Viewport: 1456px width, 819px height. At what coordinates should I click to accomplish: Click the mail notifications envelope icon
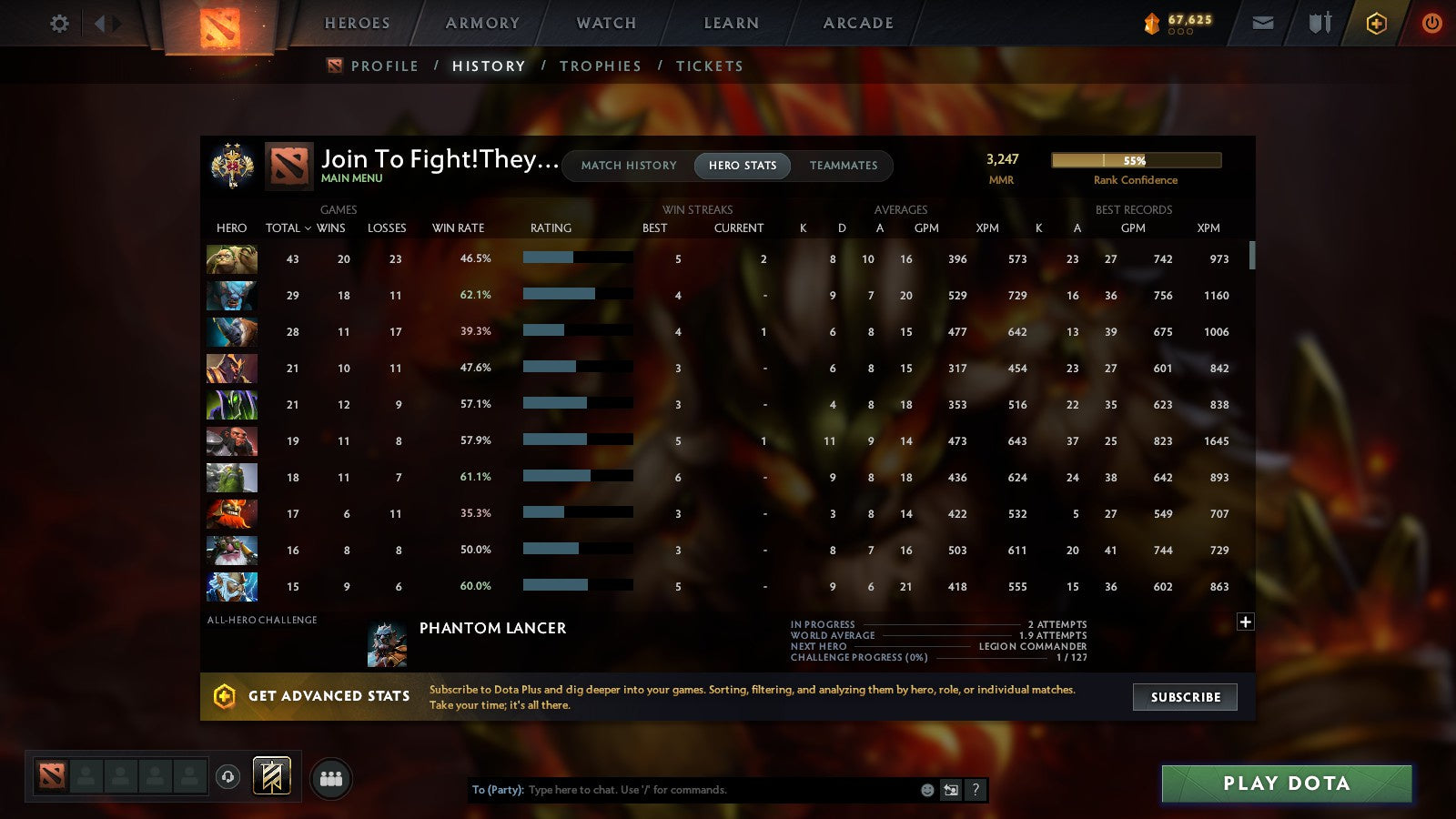coord(1263,25)
